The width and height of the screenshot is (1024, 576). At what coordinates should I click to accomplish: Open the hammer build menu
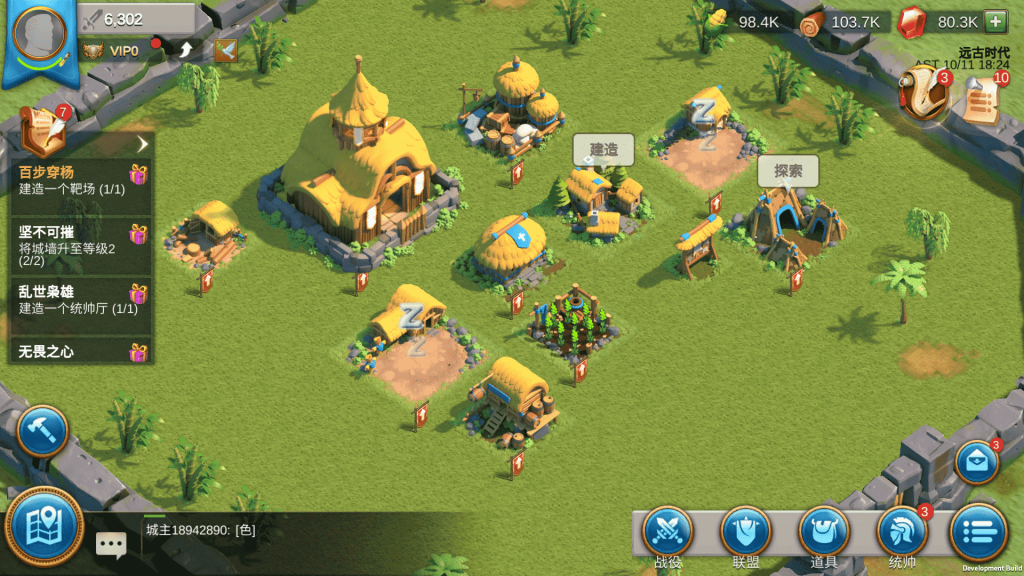(42, 431)
